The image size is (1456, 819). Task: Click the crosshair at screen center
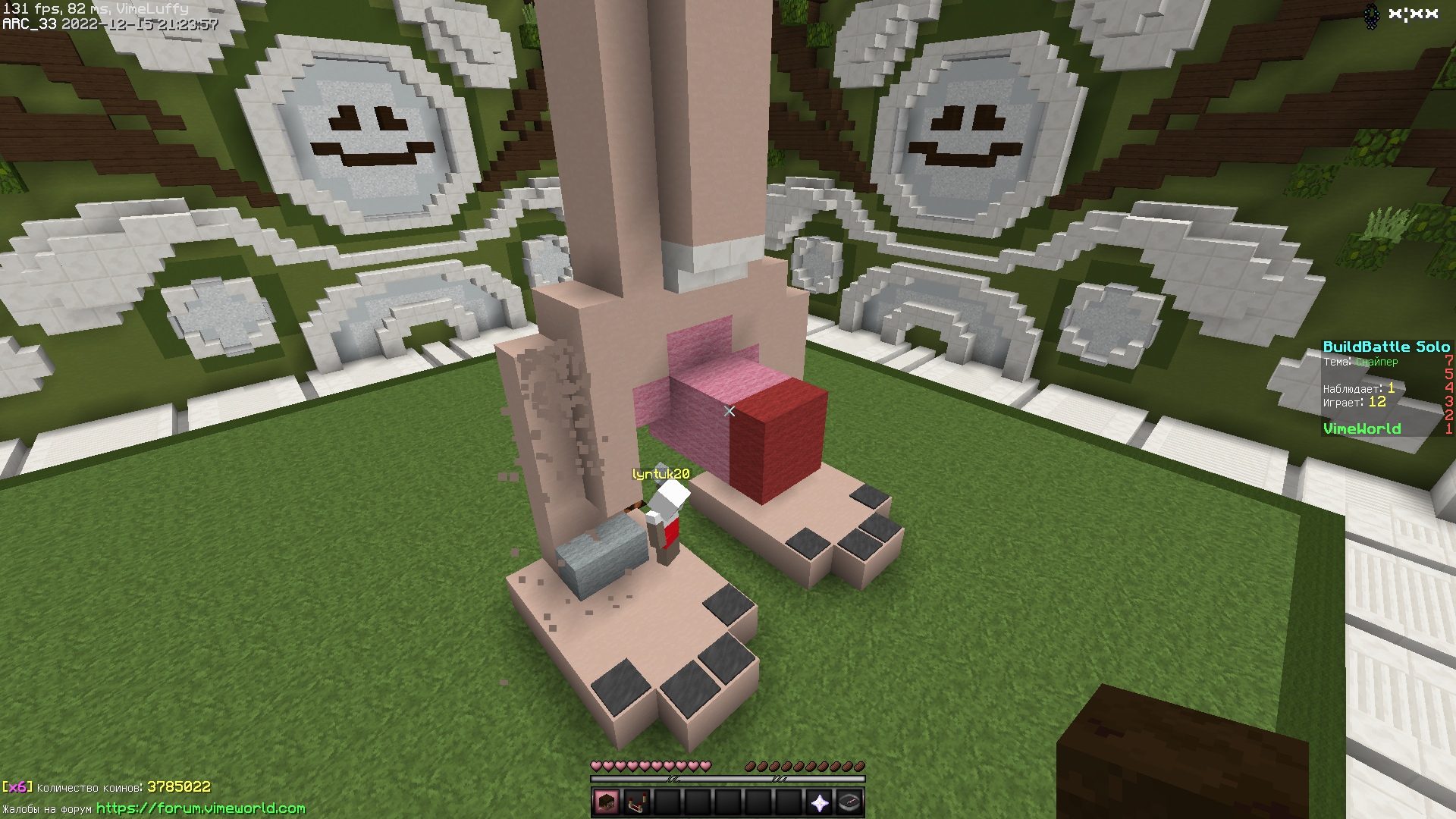click(x=728, y=409)
